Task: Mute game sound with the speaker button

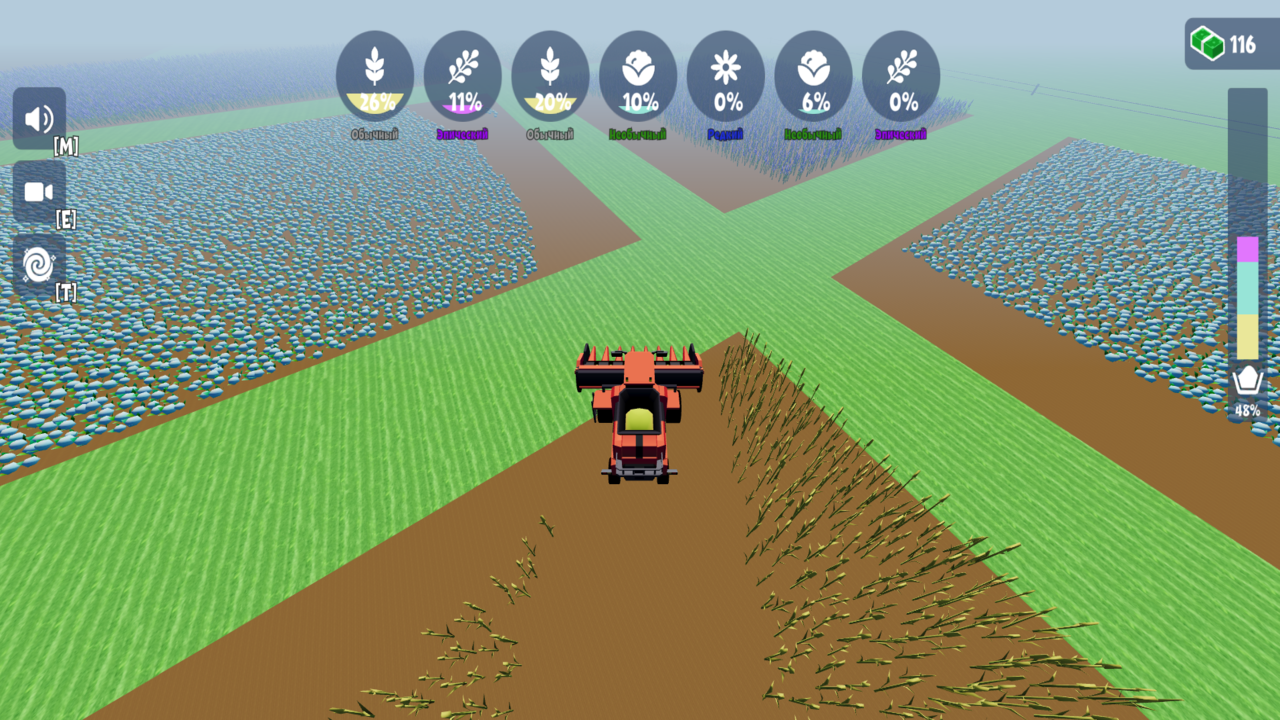Action: [40, 120]
